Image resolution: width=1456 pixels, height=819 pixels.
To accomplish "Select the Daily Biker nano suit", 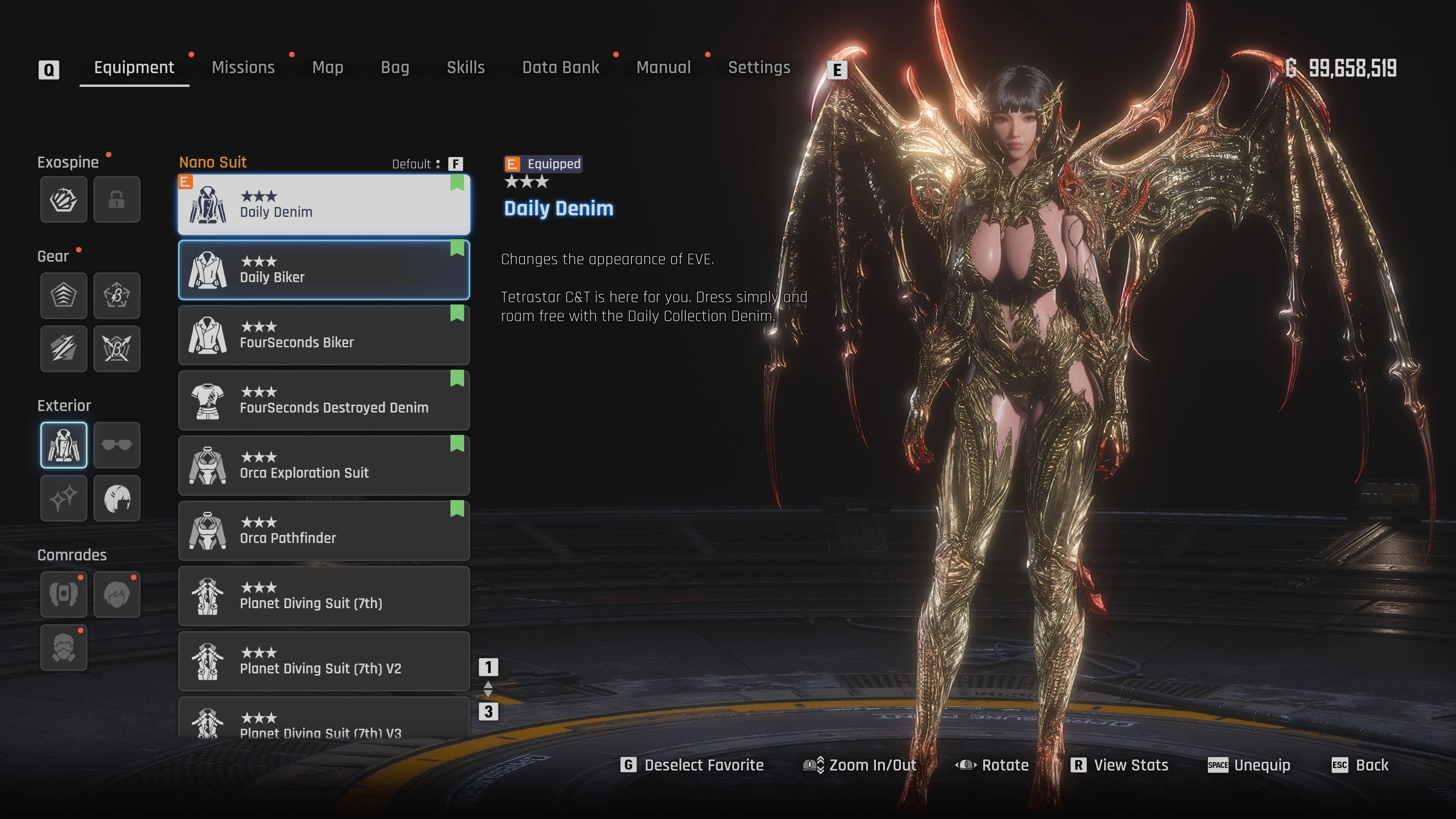I will point(324,270).
